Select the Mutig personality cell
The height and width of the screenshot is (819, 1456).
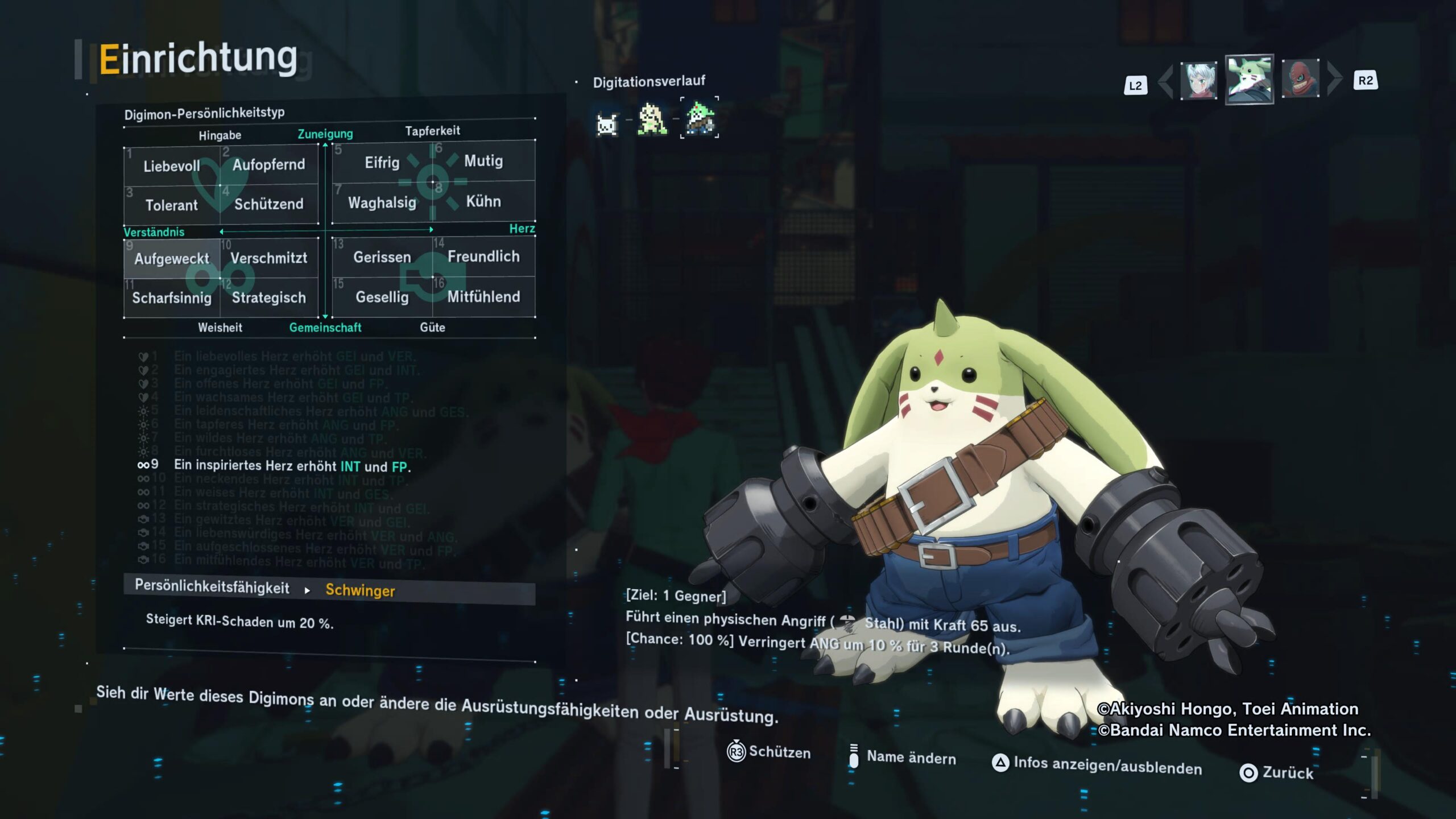click(483, 161)
